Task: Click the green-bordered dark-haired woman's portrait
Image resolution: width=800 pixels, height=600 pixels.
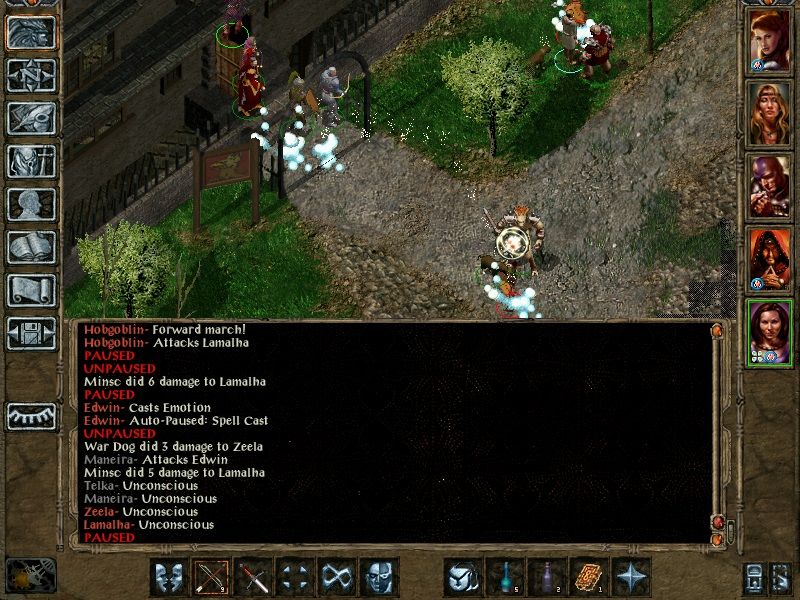Action: pos(770,333)
